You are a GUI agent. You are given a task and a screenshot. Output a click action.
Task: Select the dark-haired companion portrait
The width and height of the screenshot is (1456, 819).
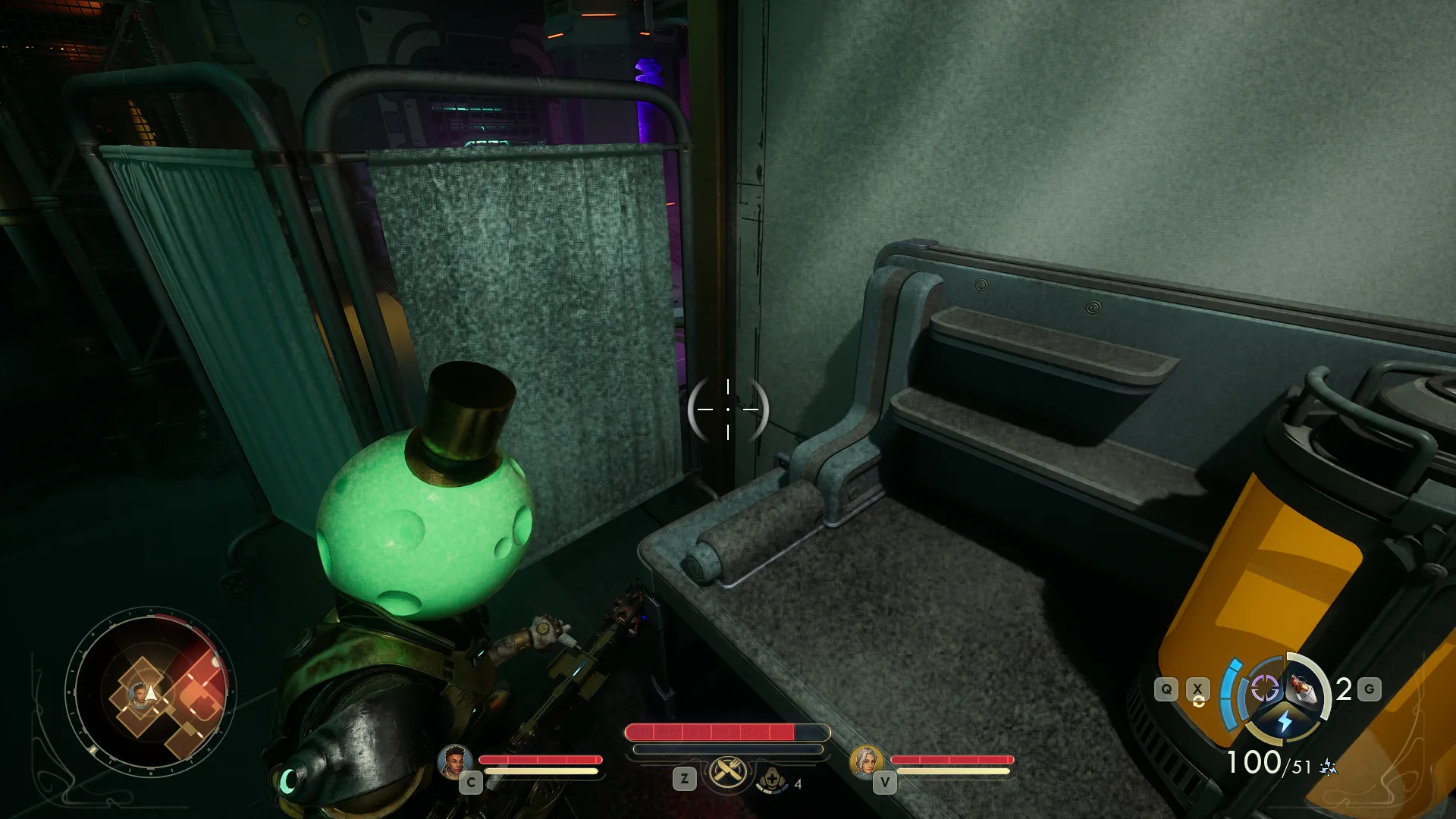(454, 761)
